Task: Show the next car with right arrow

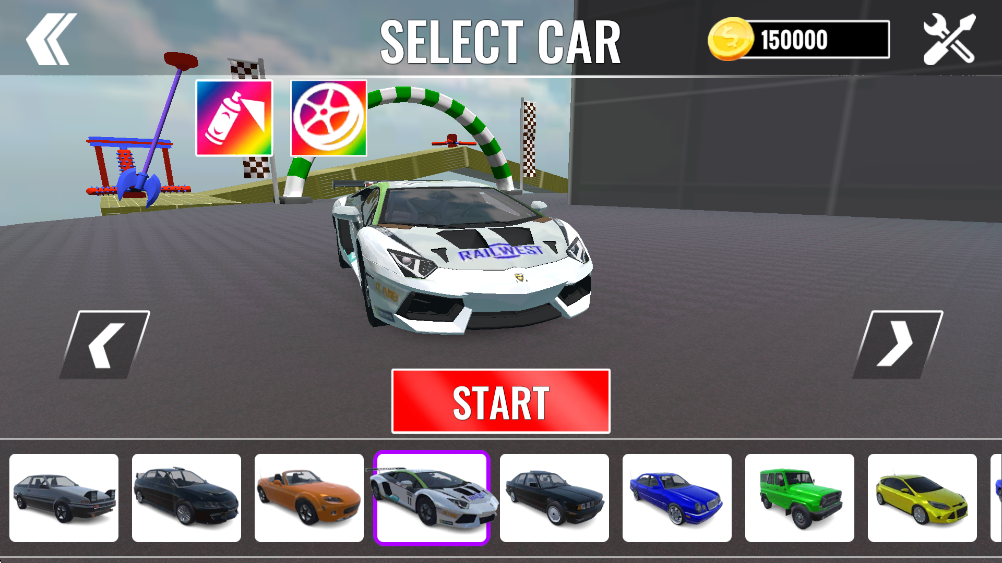Action: pos(897,345)
